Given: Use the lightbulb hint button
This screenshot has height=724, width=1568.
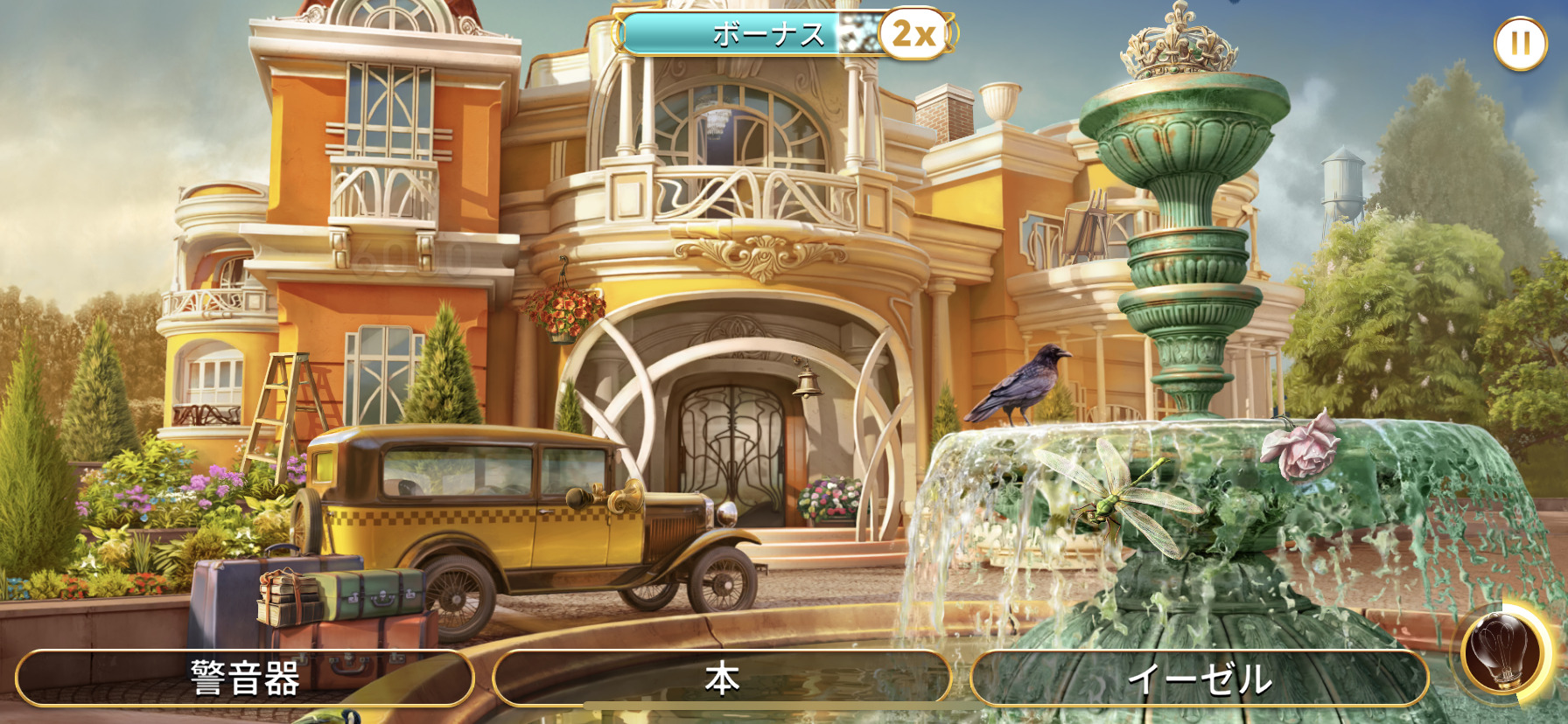Looking at the screenshot, I should click(x=1502, y=653).
